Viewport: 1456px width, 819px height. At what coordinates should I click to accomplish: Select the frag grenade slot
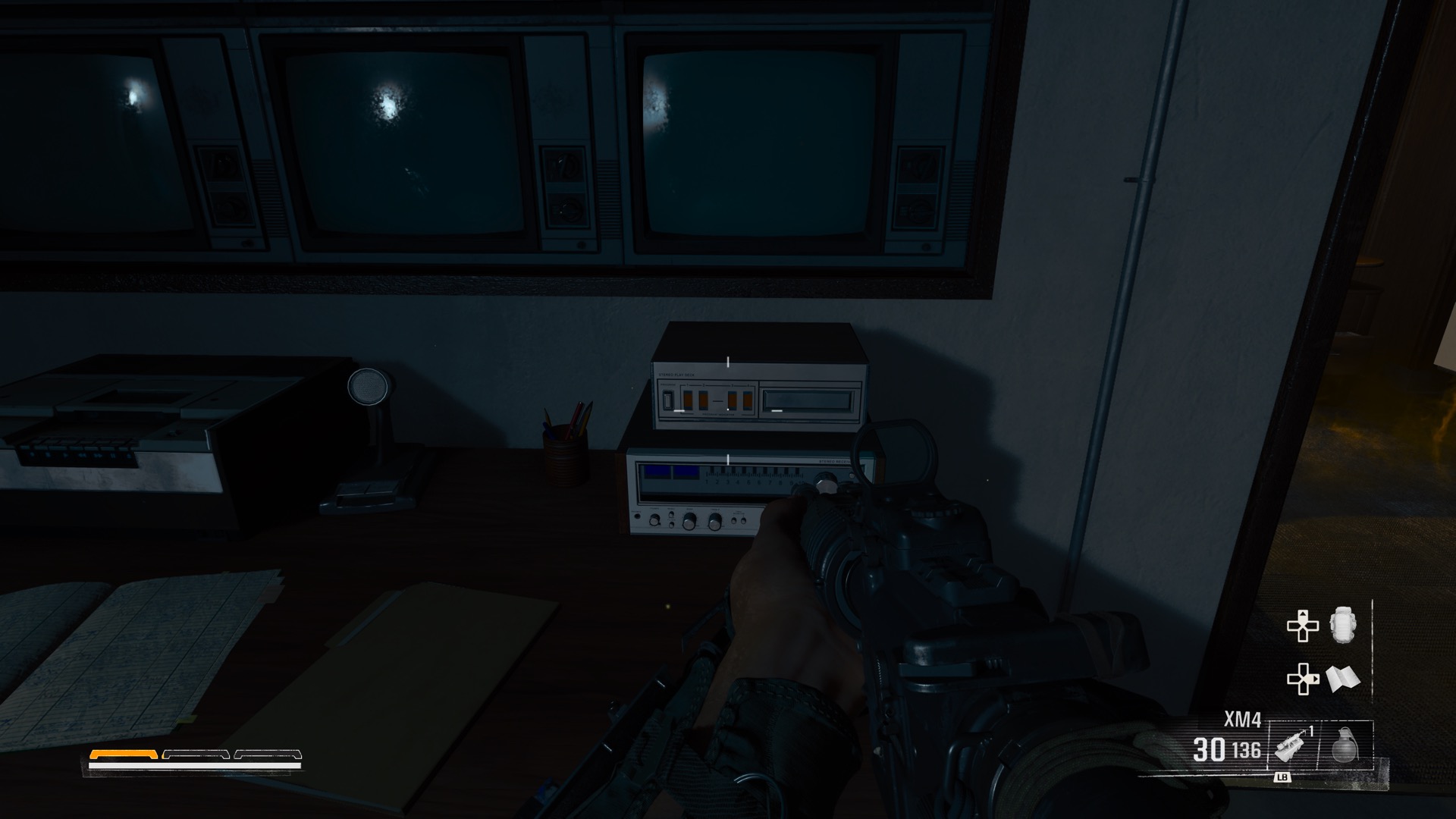[x=1345, y=746]
